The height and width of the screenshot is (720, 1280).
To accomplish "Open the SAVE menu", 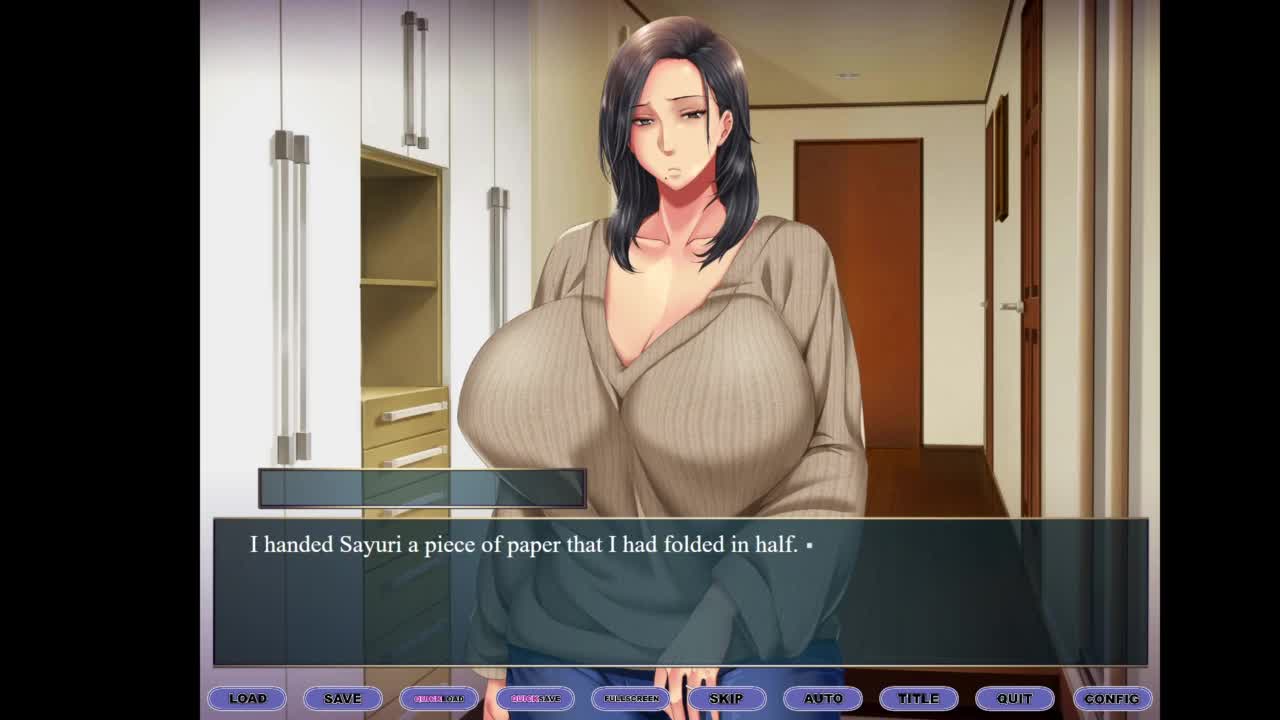I will [x=342, y=698].
